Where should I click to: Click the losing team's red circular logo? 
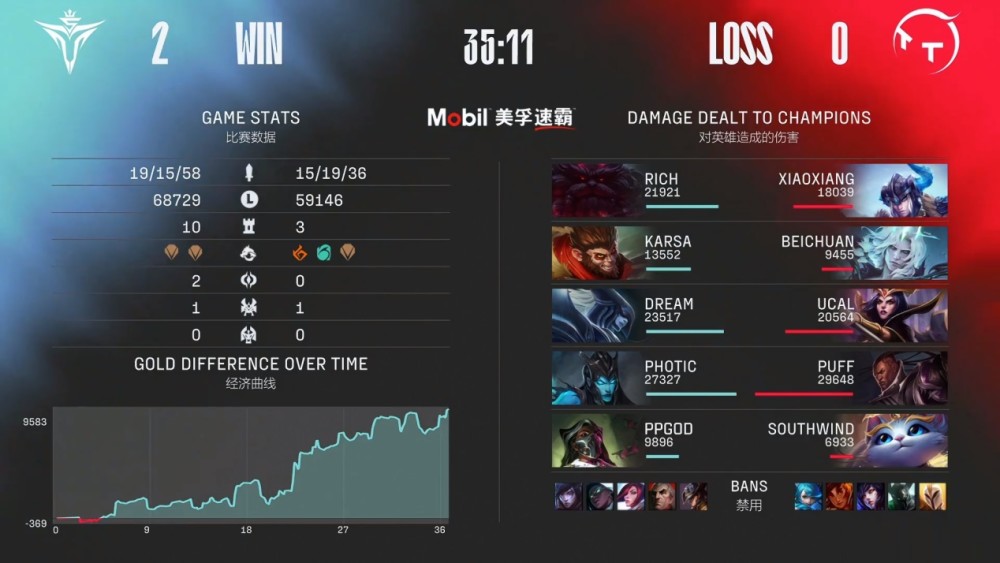pos(925,44)
